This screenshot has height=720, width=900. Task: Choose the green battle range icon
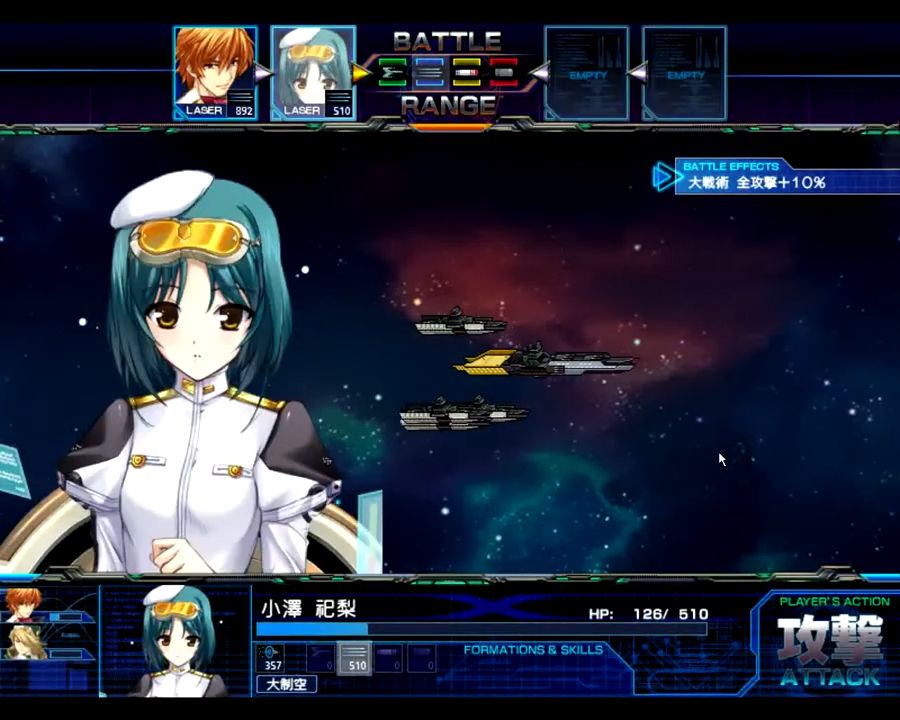click(x=393, y=73)
